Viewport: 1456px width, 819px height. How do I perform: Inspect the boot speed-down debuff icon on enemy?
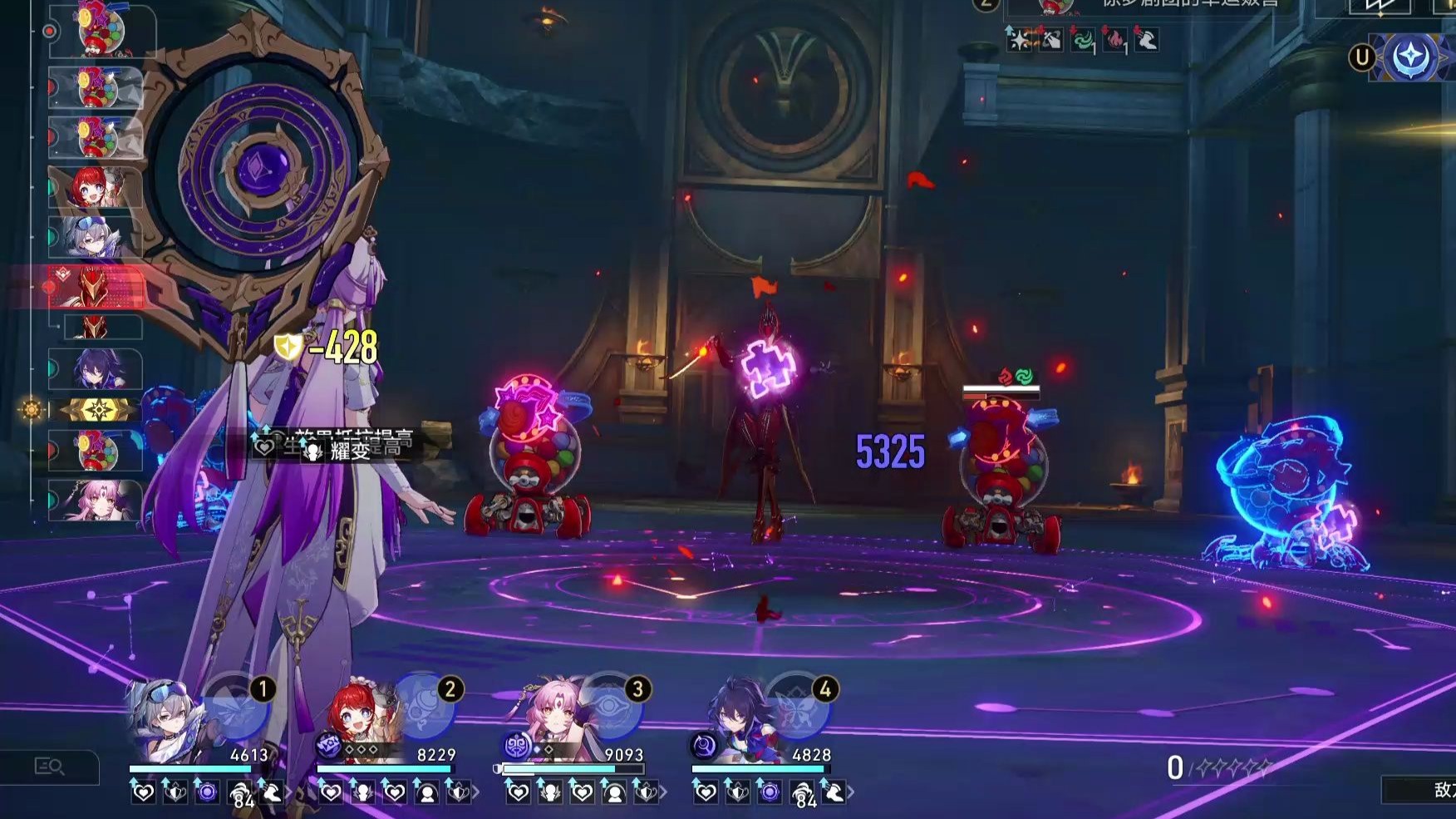click(x=1147, y=40)
